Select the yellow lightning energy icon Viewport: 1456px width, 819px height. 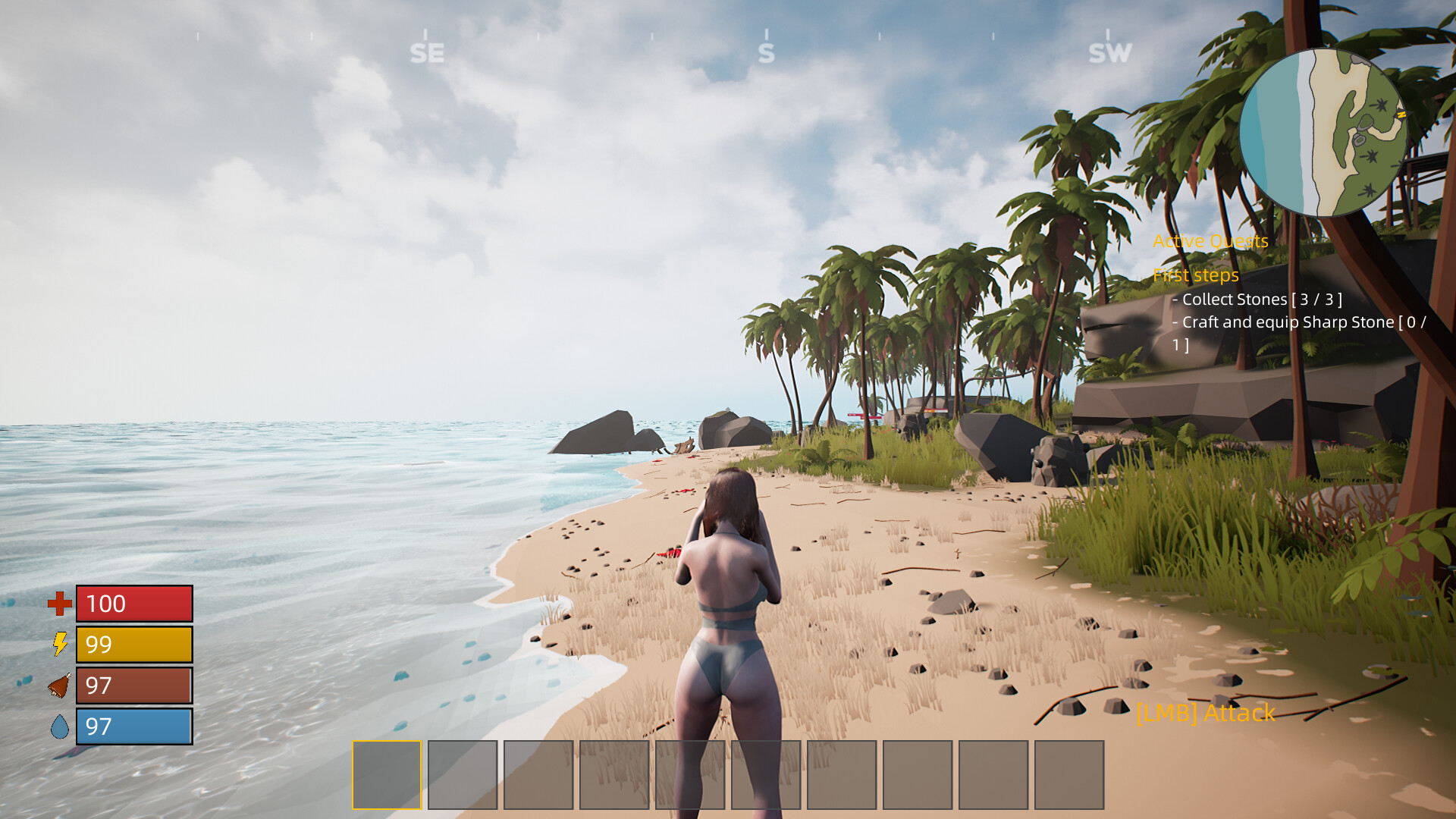coord(60,645)
